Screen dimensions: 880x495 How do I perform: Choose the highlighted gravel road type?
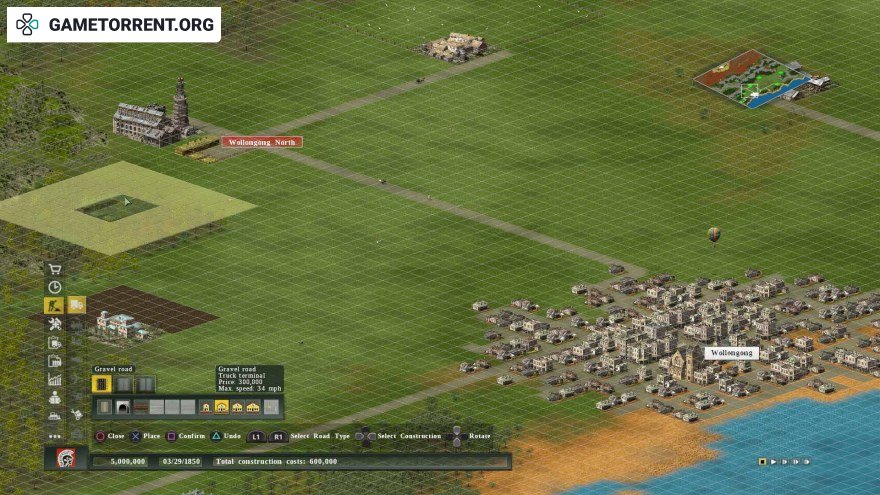(x=101, y=384)
